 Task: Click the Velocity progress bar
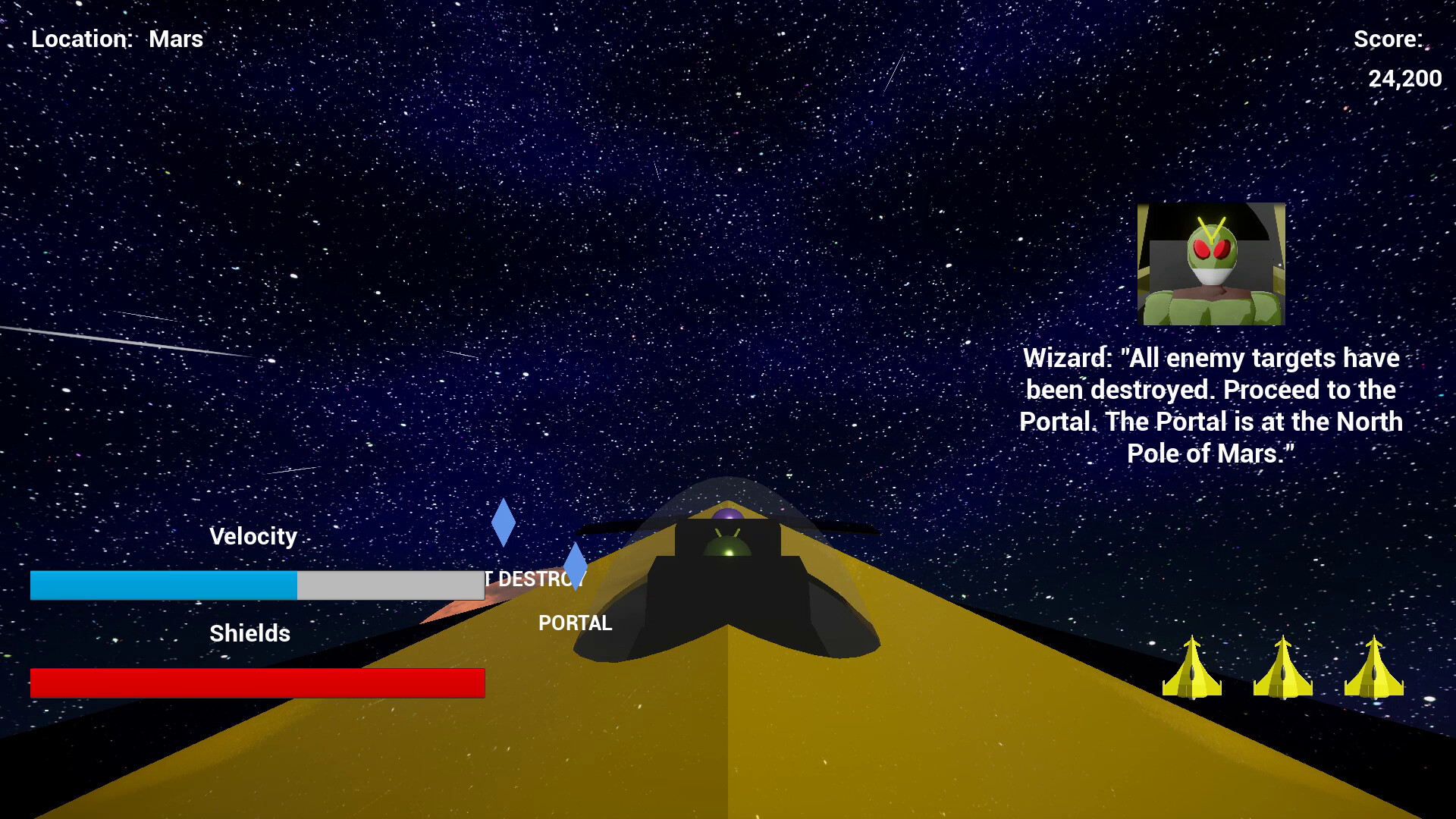point(258,585)
